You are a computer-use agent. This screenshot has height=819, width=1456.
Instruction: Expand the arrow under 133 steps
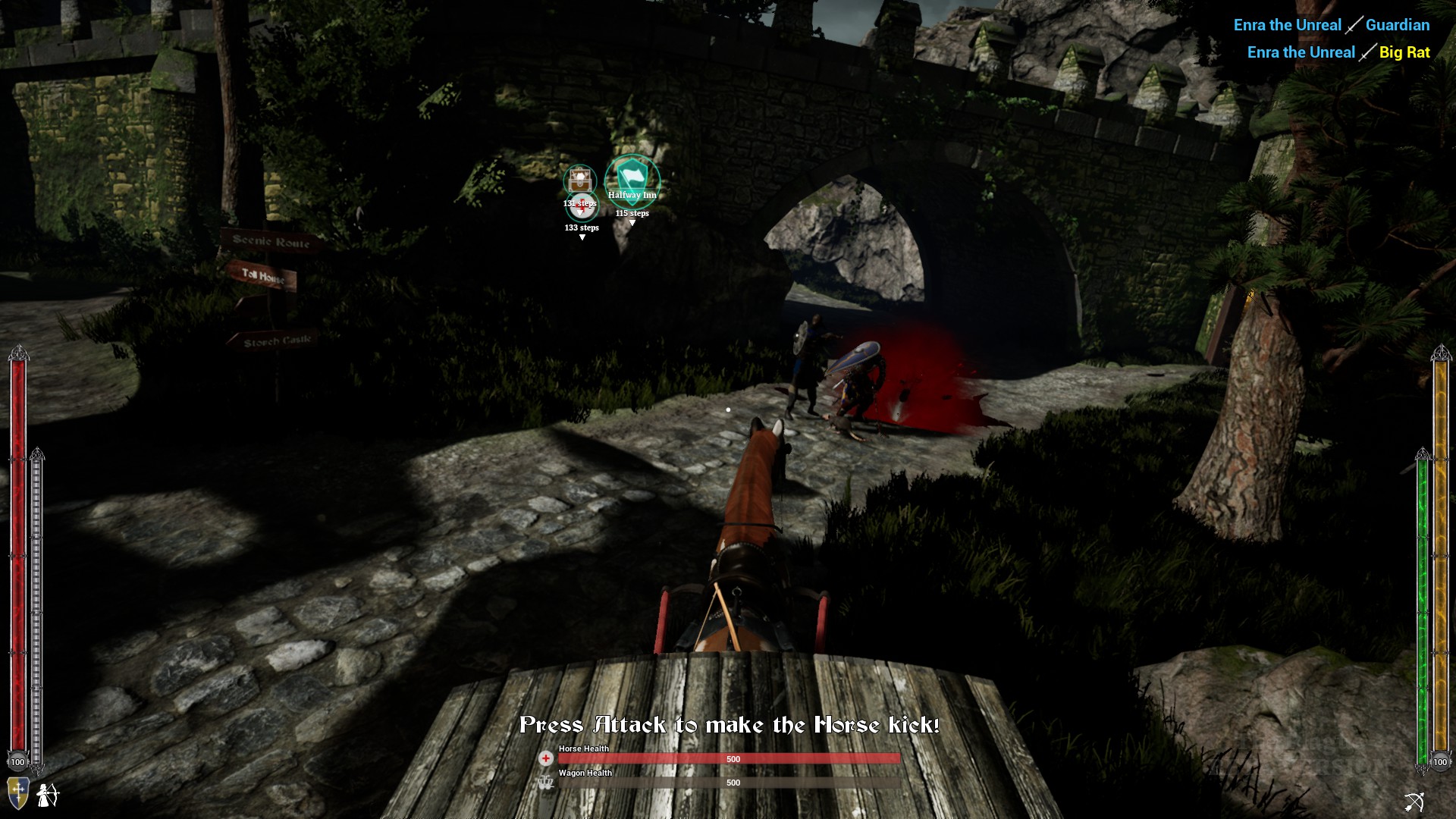(582, 237)
